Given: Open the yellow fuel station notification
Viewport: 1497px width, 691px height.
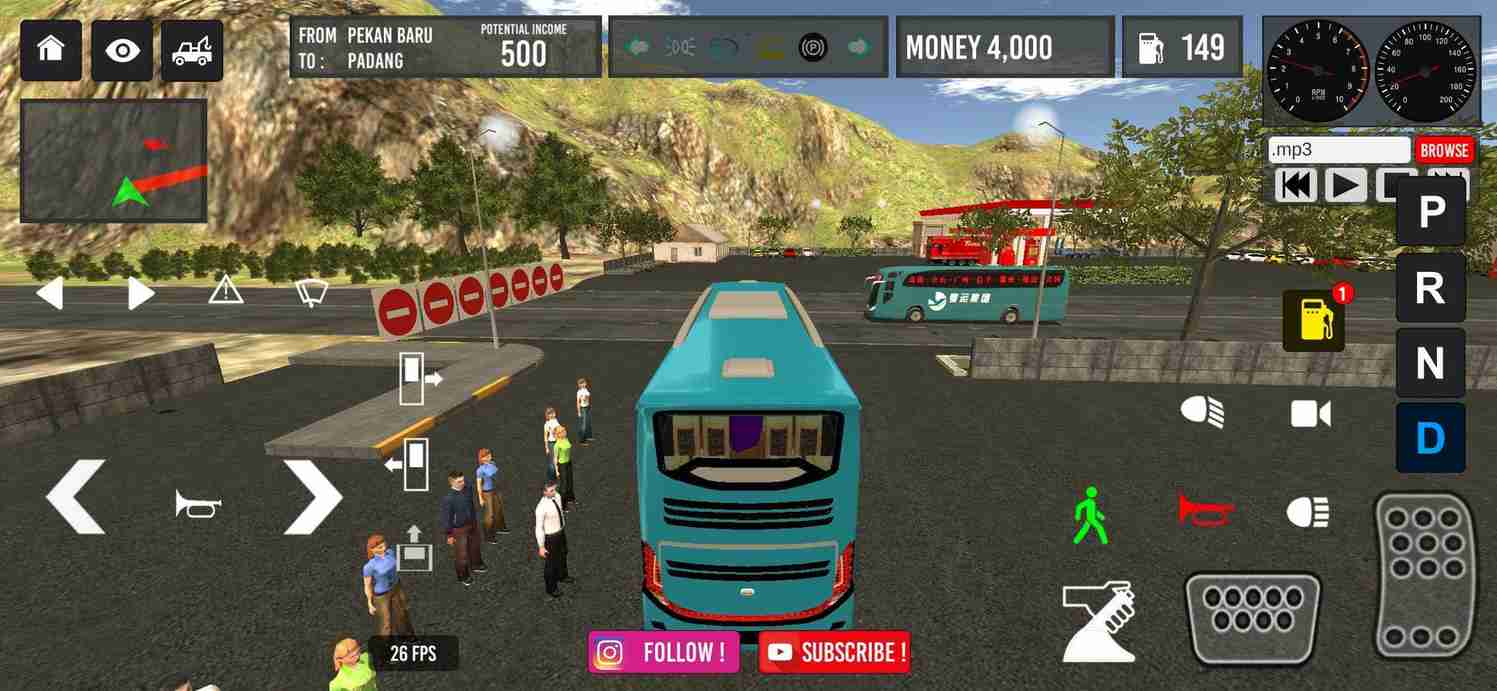Looking at the screenshot, I should tap(1314, 320).
